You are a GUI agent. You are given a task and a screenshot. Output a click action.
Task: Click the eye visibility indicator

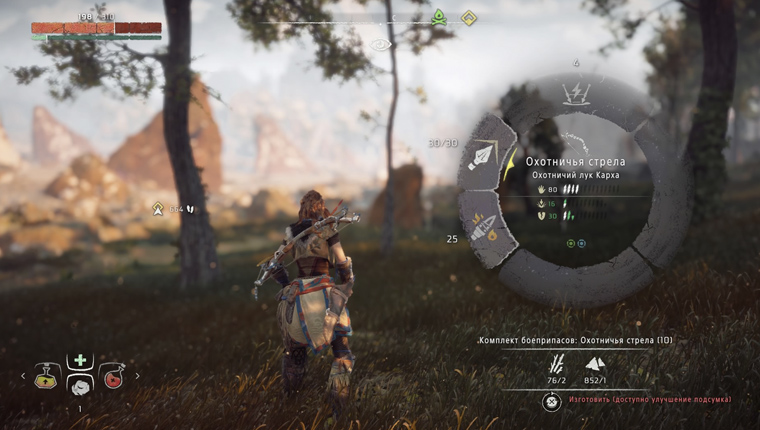click(x=380, y=44)
